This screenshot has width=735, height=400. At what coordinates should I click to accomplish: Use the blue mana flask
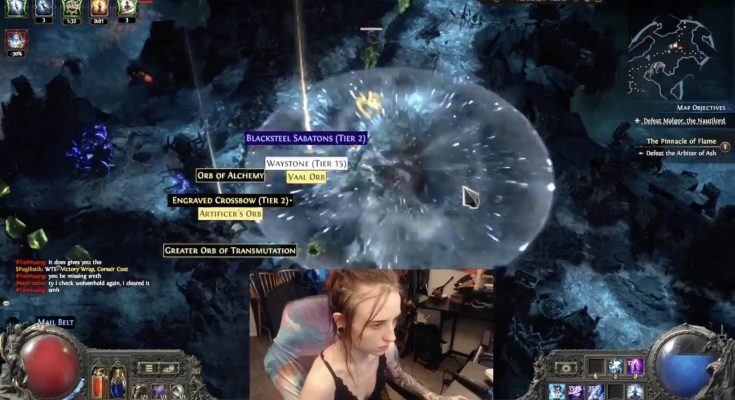pyautogui.click(x=118, y=380)
